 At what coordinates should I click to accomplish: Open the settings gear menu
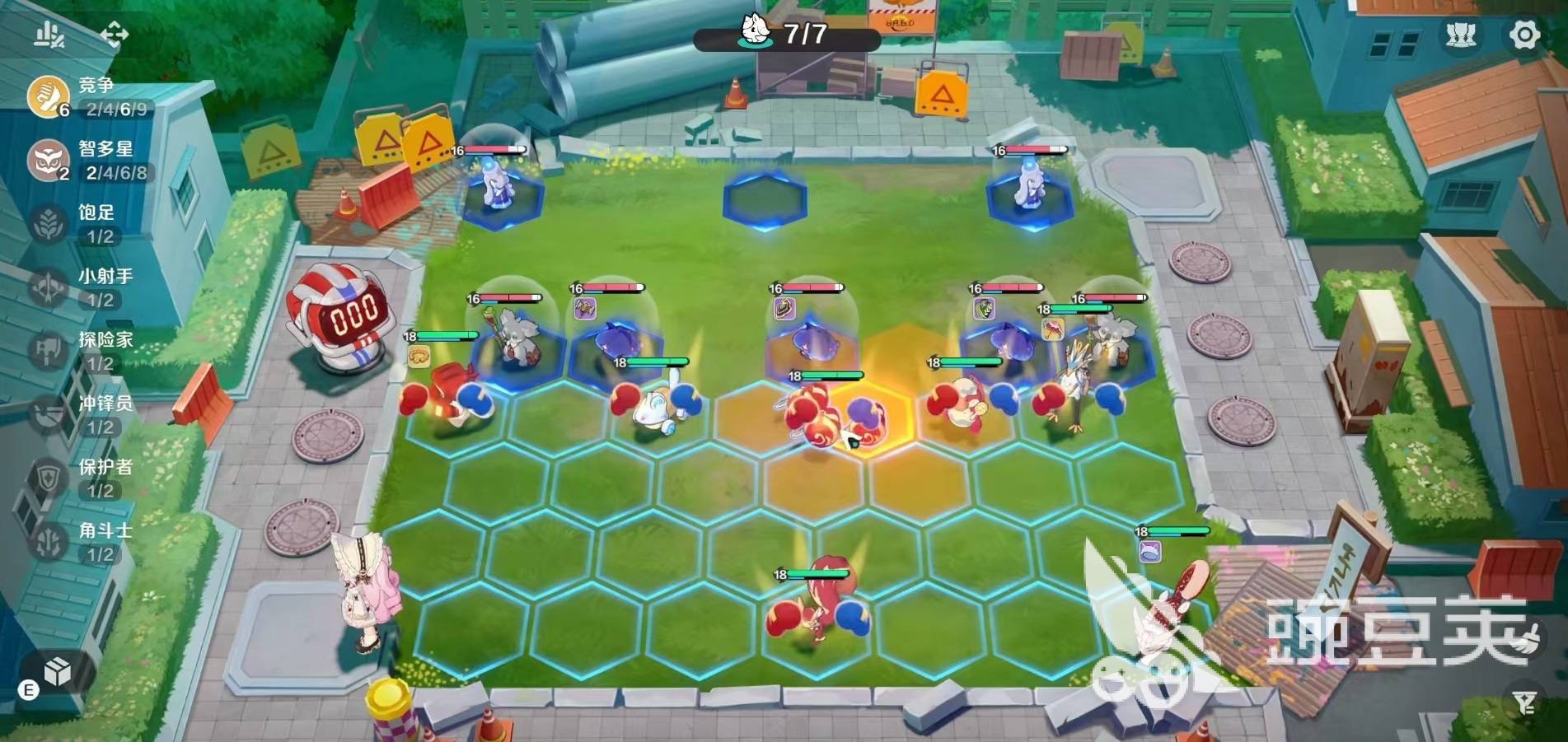pyautogui.click(x=1524, y=35)
